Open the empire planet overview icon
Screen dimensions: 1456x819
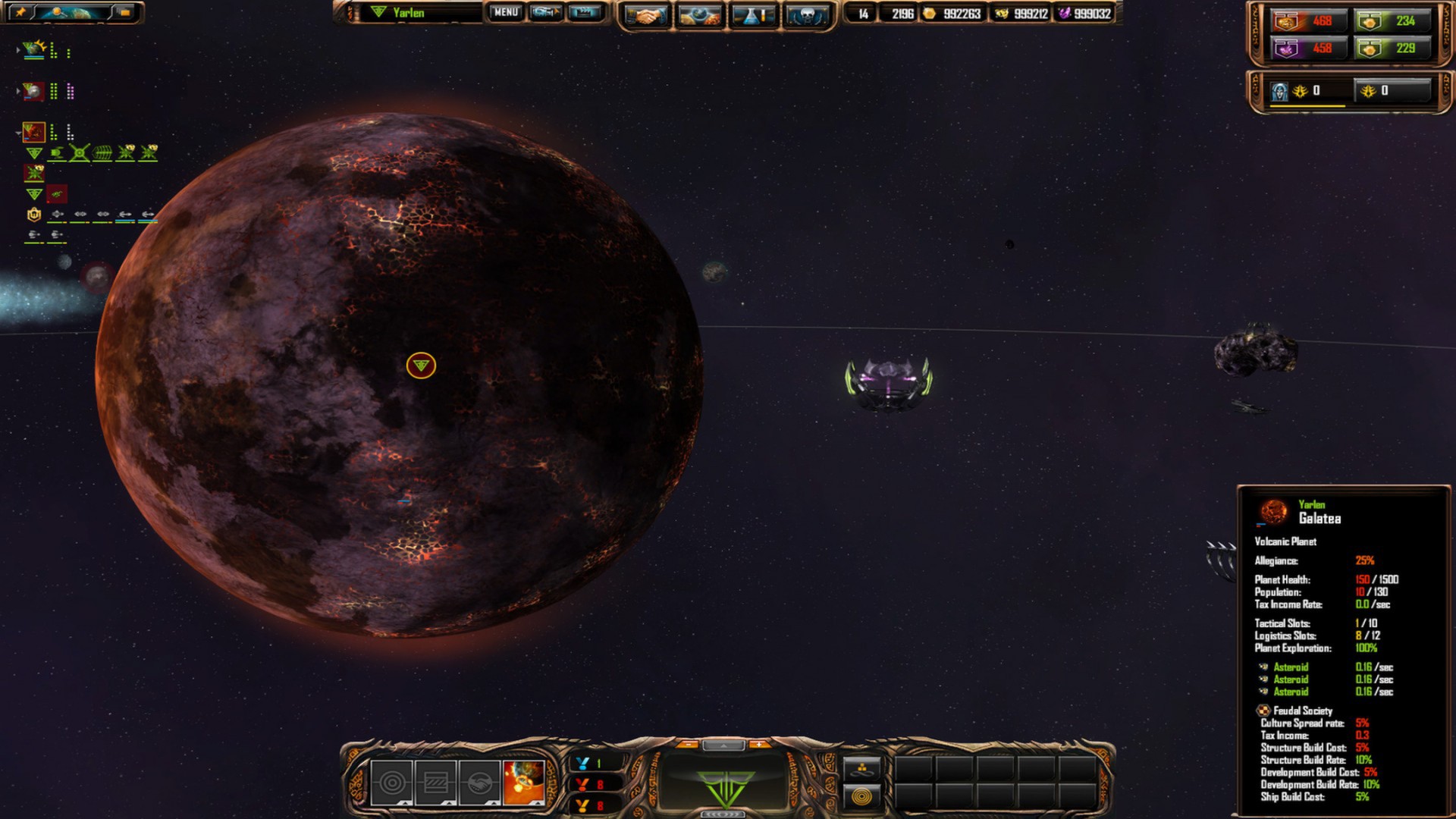pos(701,14)
